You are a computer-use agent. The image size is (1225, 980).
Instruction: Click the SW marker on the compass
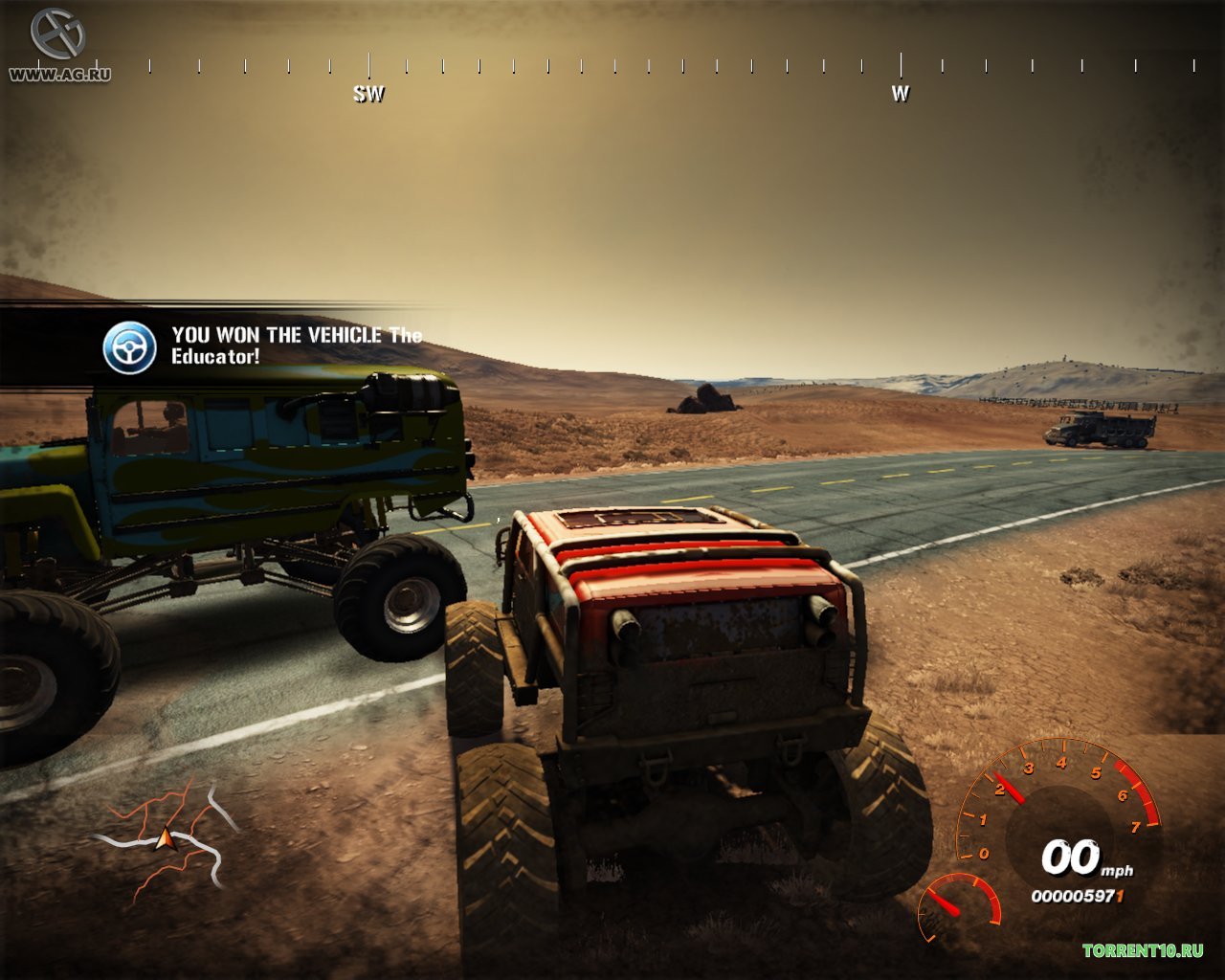pos(368,94)
